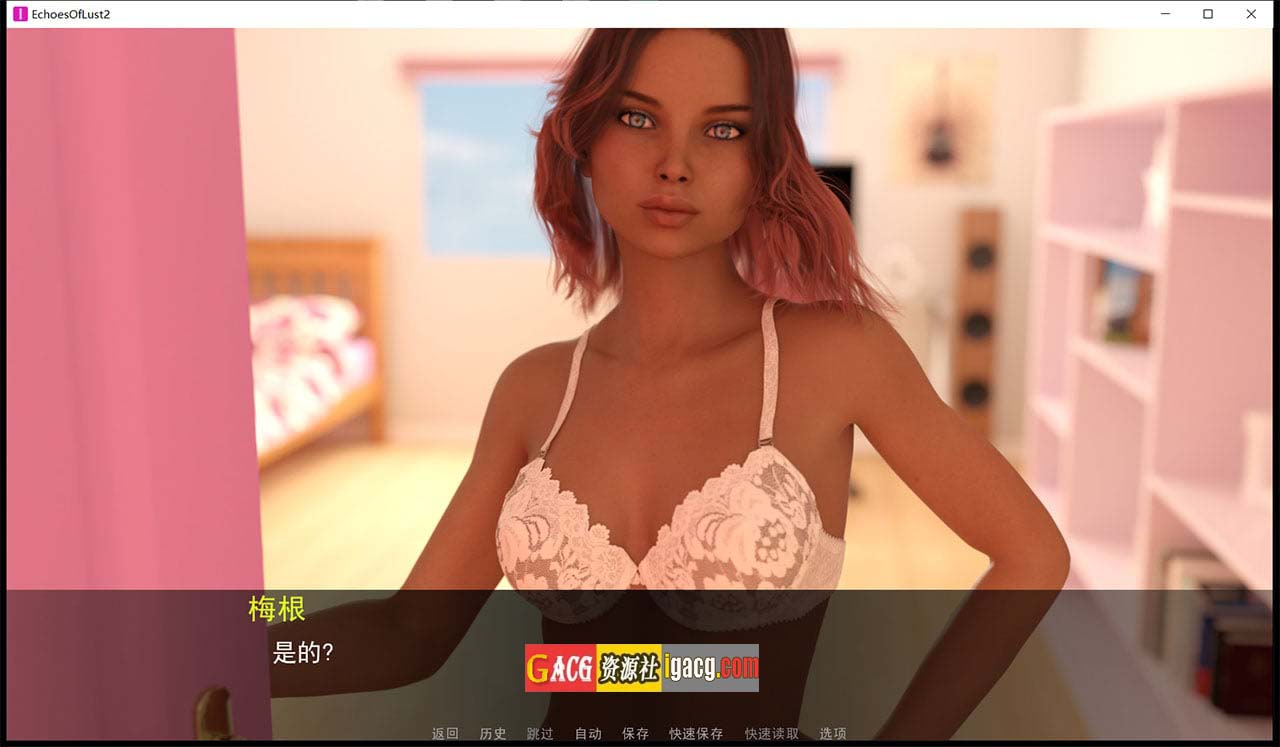The image size is (1280, 747).
Task: Click the 返回 (Back) quick menu button
Action: pos(445,734)
